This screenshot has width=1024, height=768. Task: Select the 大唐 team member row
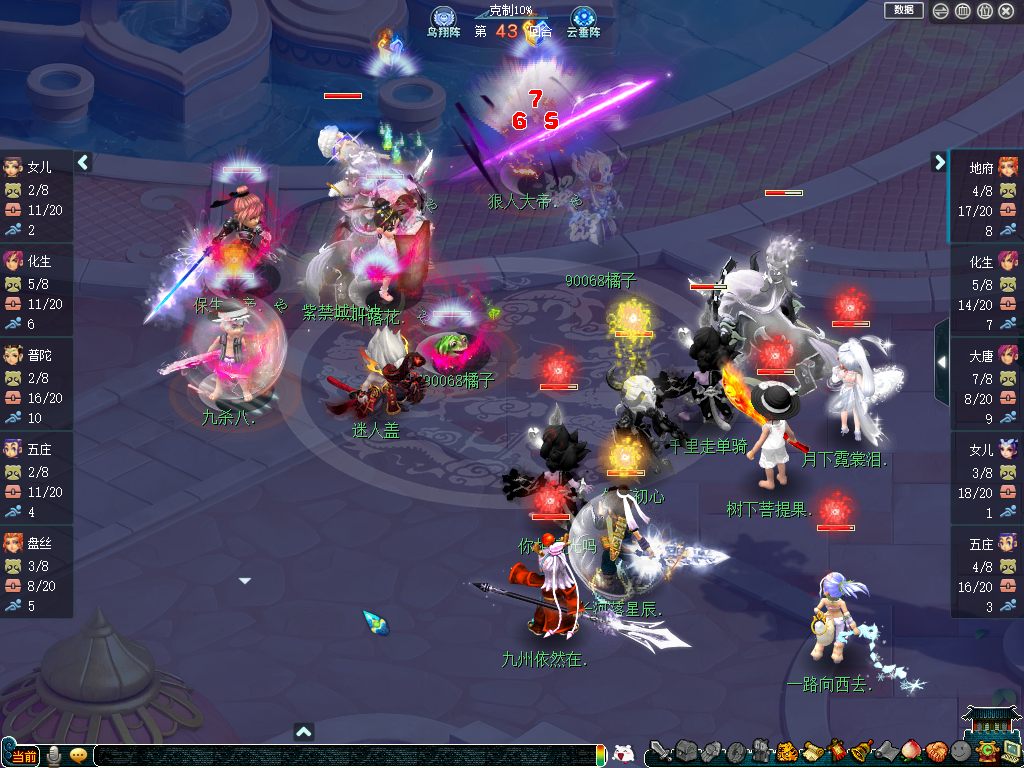point(986,385)
